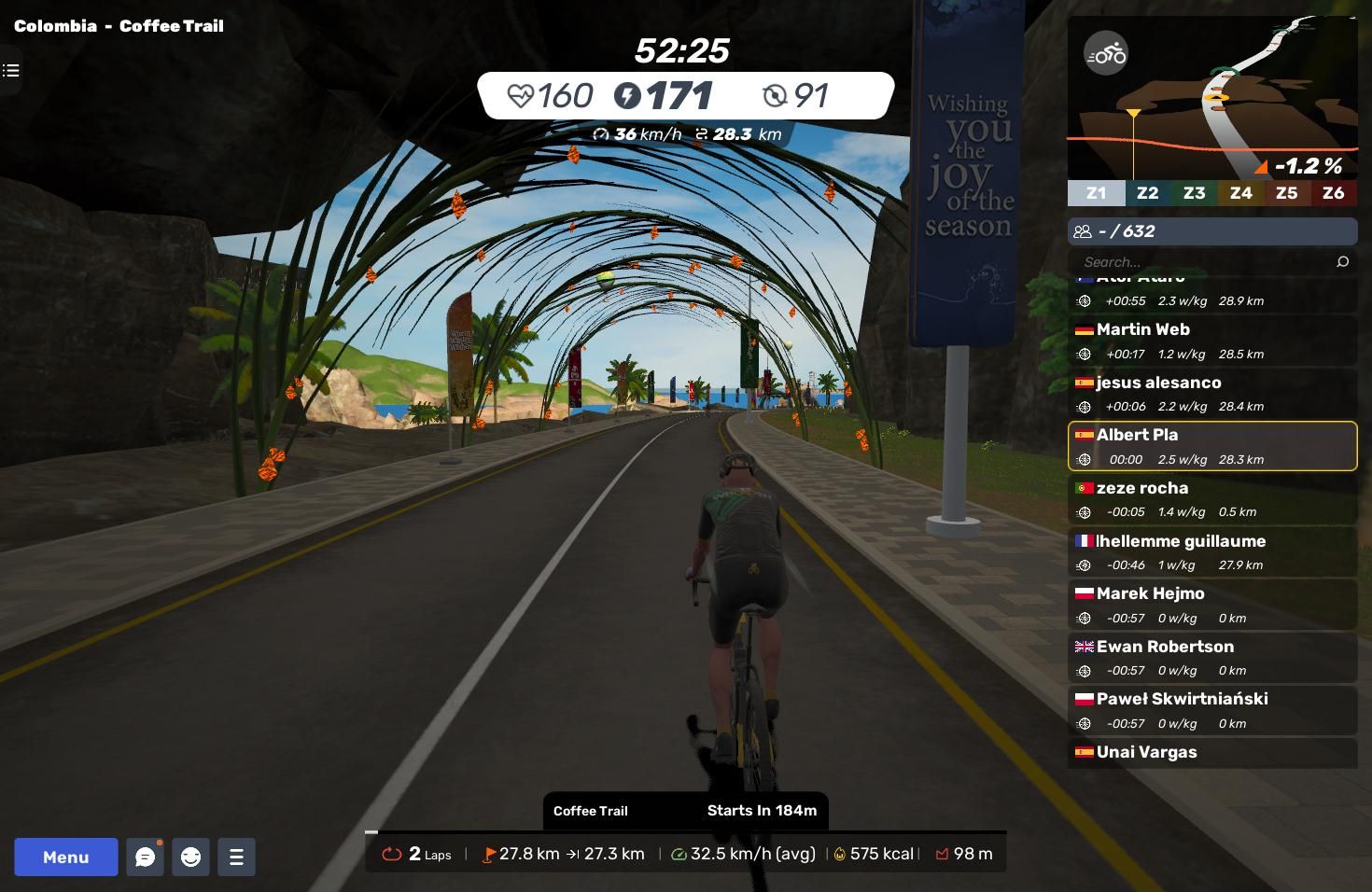Choose Paweł Skwirtniański rider row
This screenshot has width=1372, height=892.
coord(1211,710)
